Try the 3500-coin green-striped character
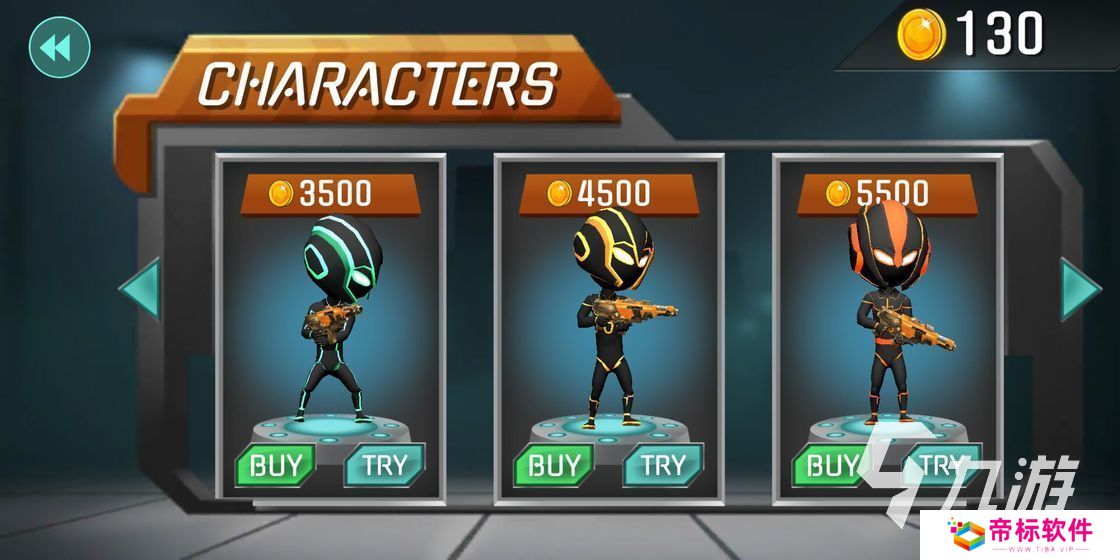The image size is (1120, 560). pos(384,465)
